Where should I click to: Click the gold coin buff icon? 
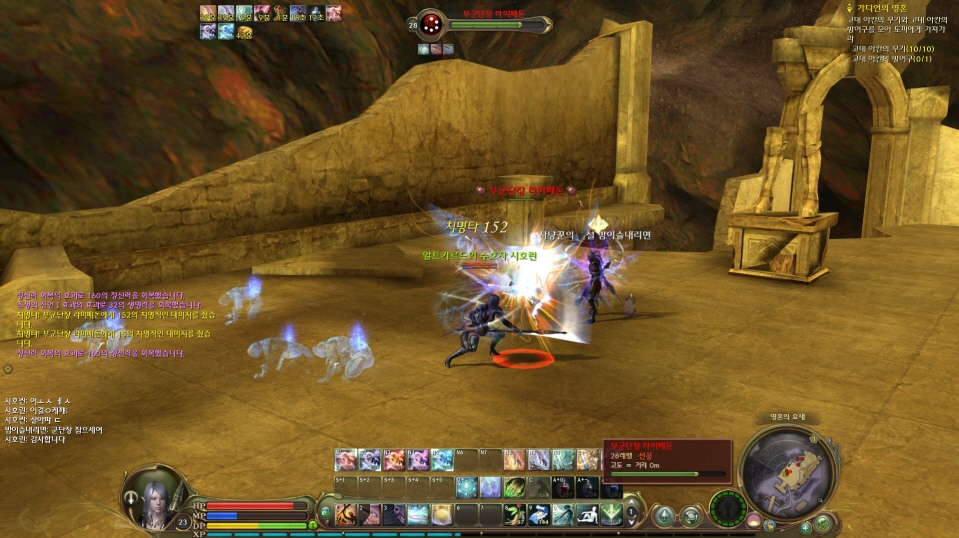pos(244,32)
